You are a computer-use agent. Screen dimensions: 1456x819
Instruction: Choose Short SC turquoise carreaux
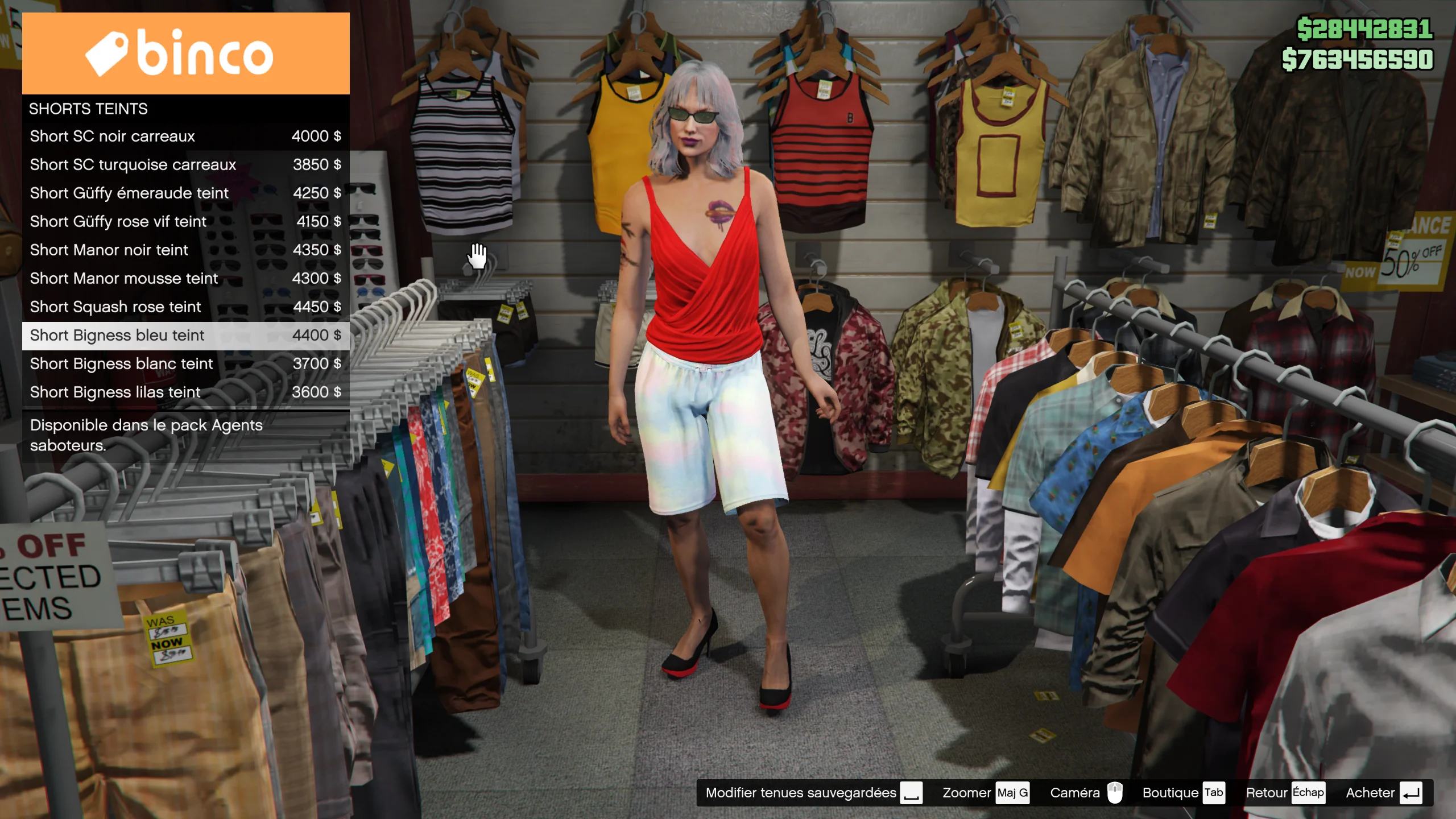tap(185, 165)
